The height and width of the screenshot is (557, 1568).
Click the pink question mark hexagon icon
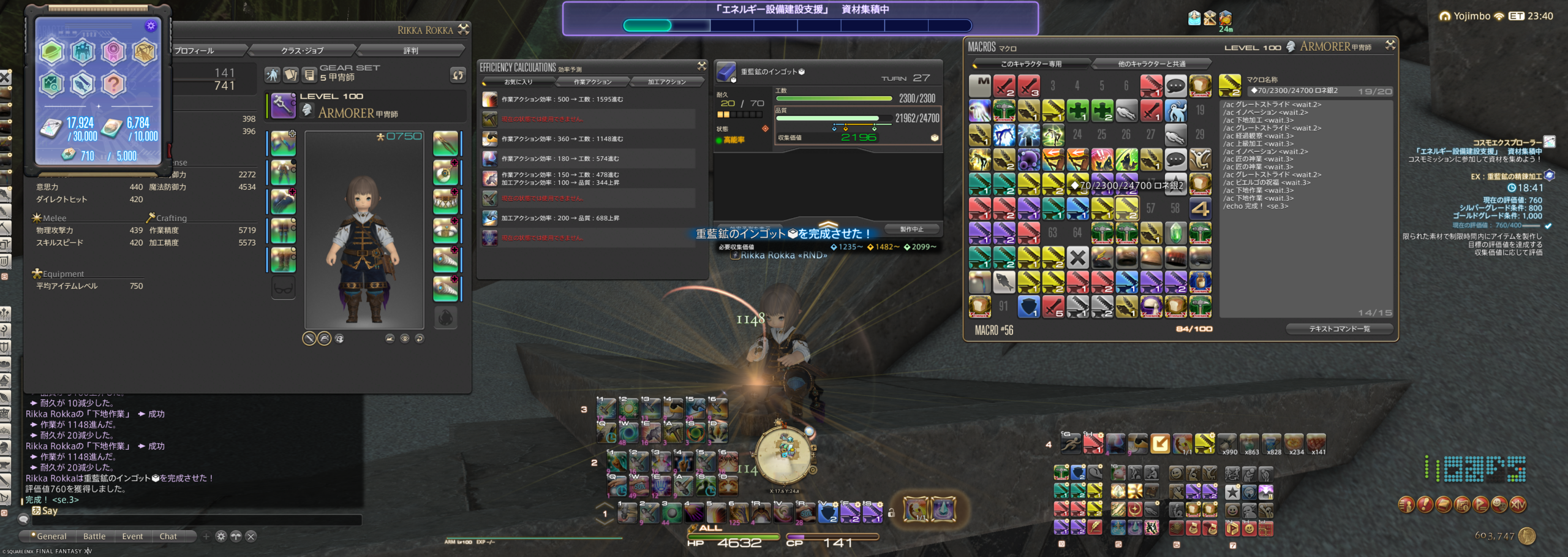coord(113,83)
